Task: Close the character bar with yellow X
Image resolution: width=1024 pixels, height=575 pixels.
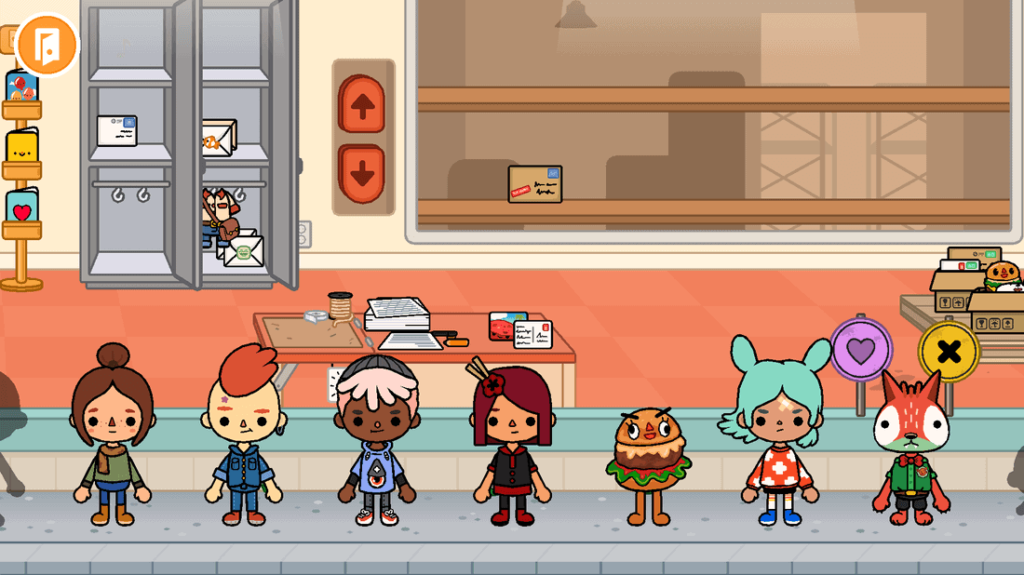Action: pos(949,351)
